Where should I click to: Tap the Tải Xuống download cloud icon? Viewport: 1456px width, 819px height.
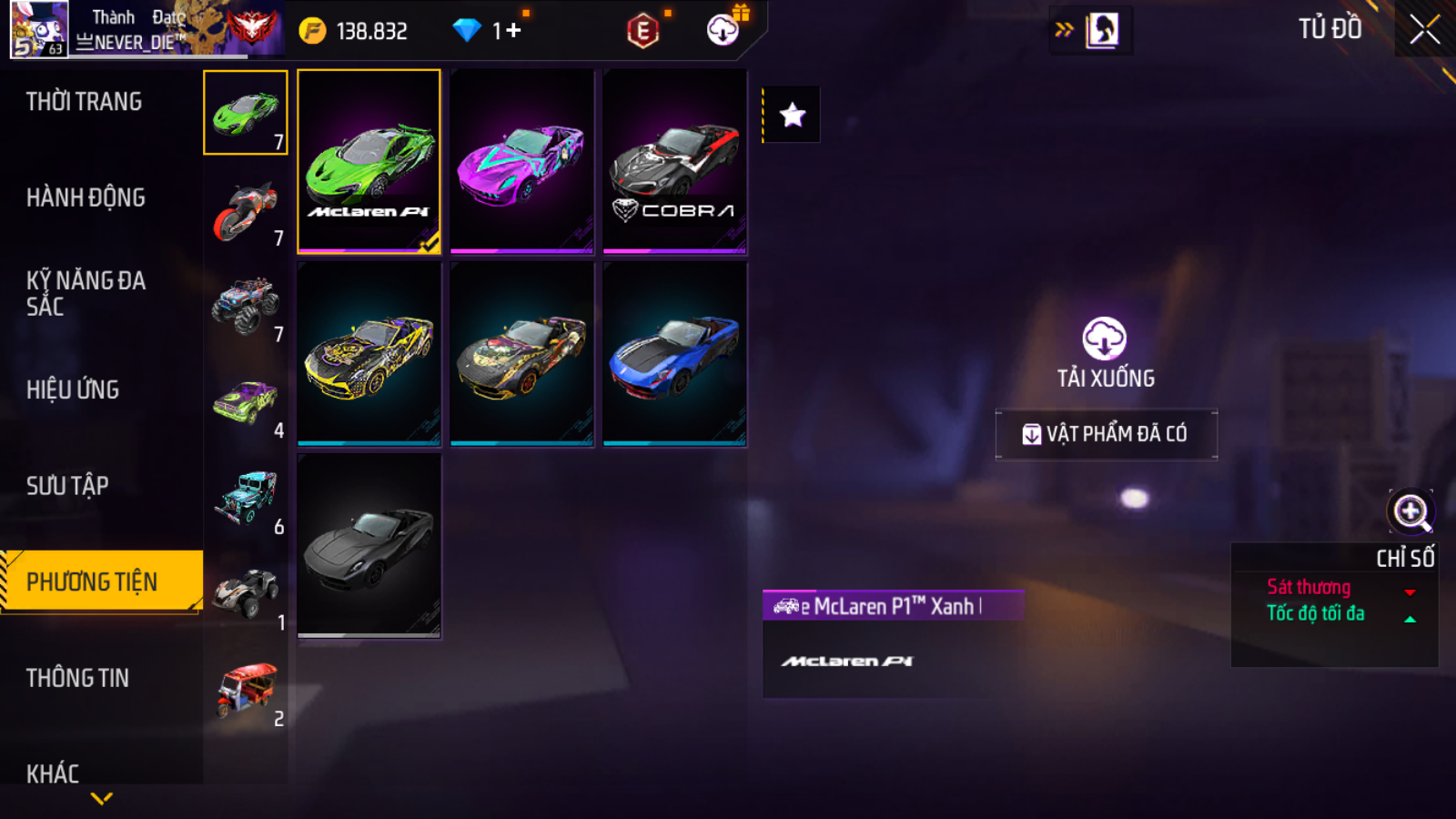(1105, 339)
